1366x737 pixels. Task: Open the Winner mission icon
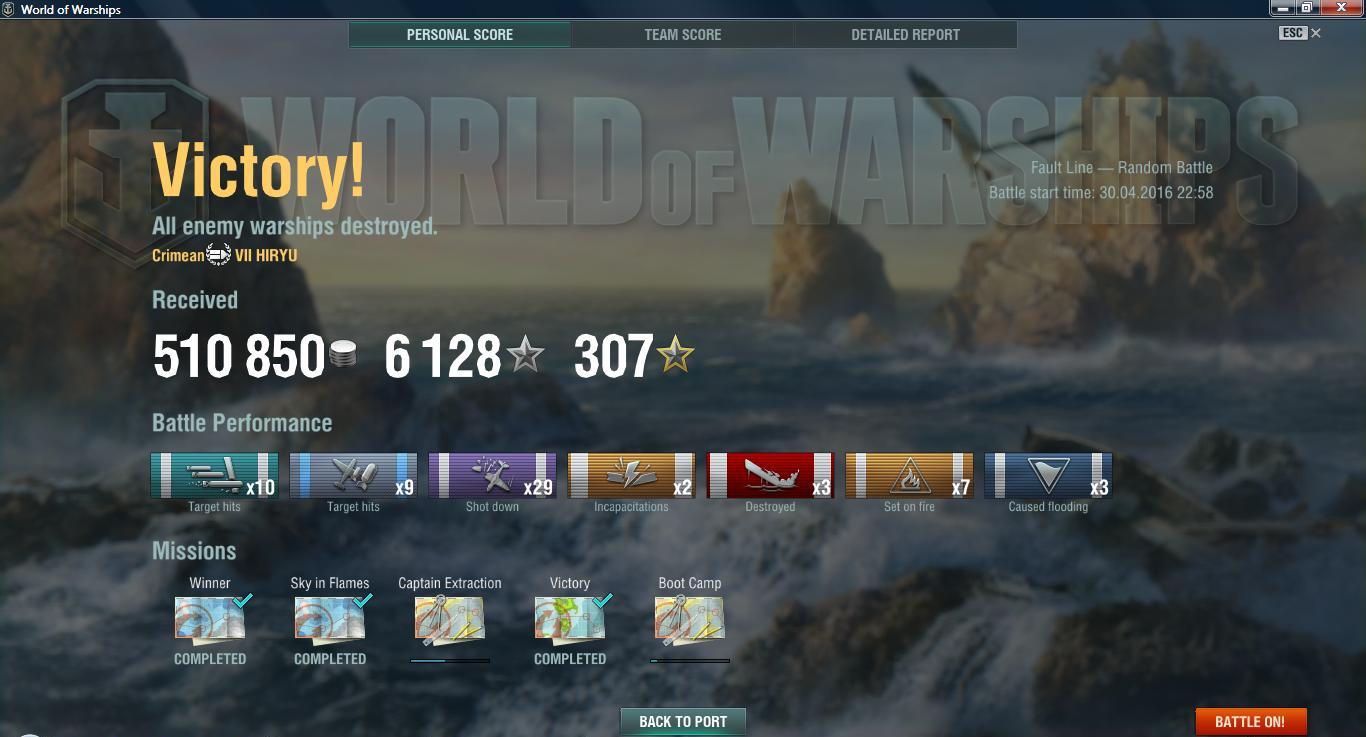click(210, 619)
